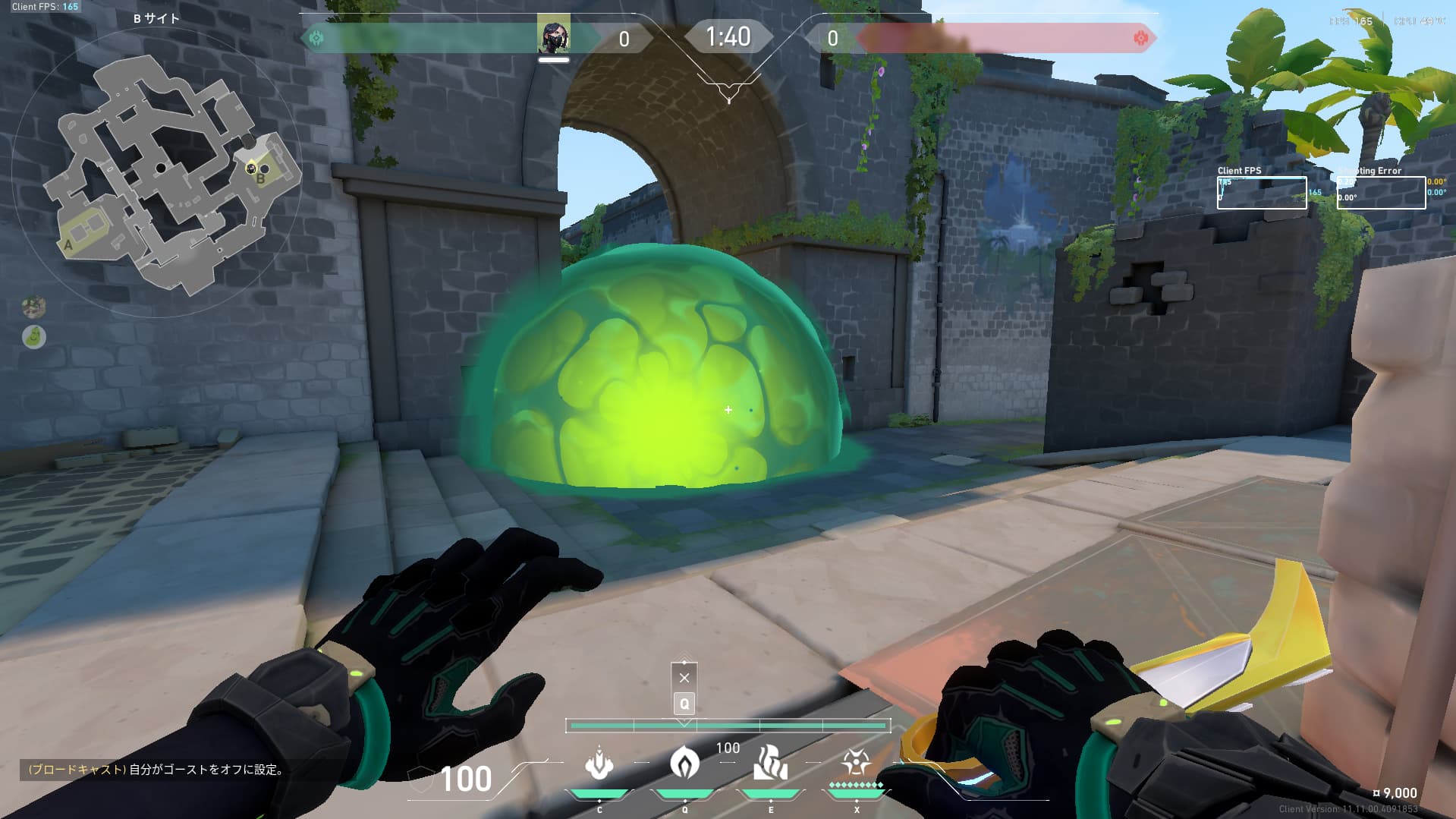Click the teal team emblem on scoreboard

coord(316,38)
